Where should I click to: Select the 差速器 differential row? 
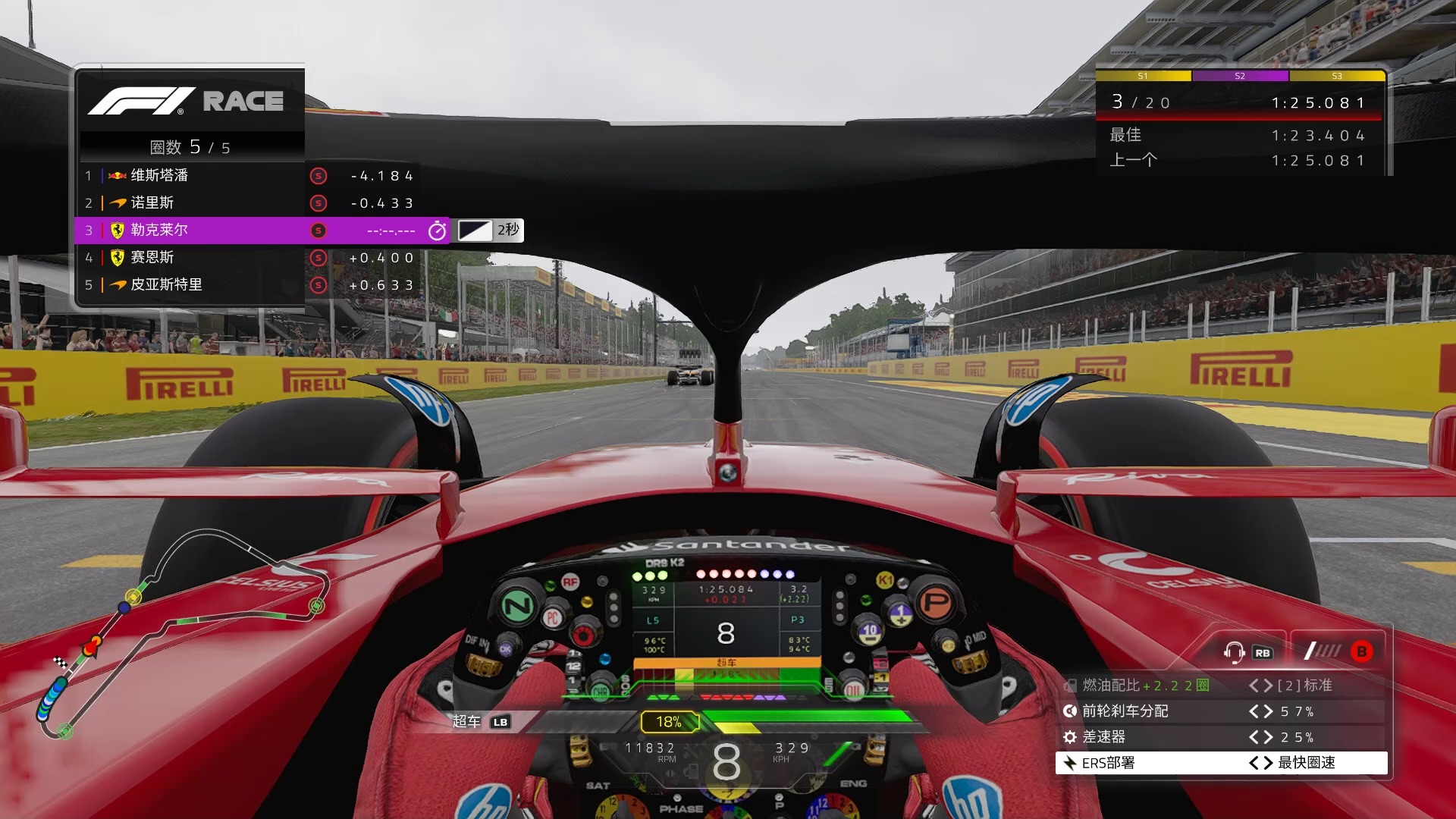(1221, 737)
